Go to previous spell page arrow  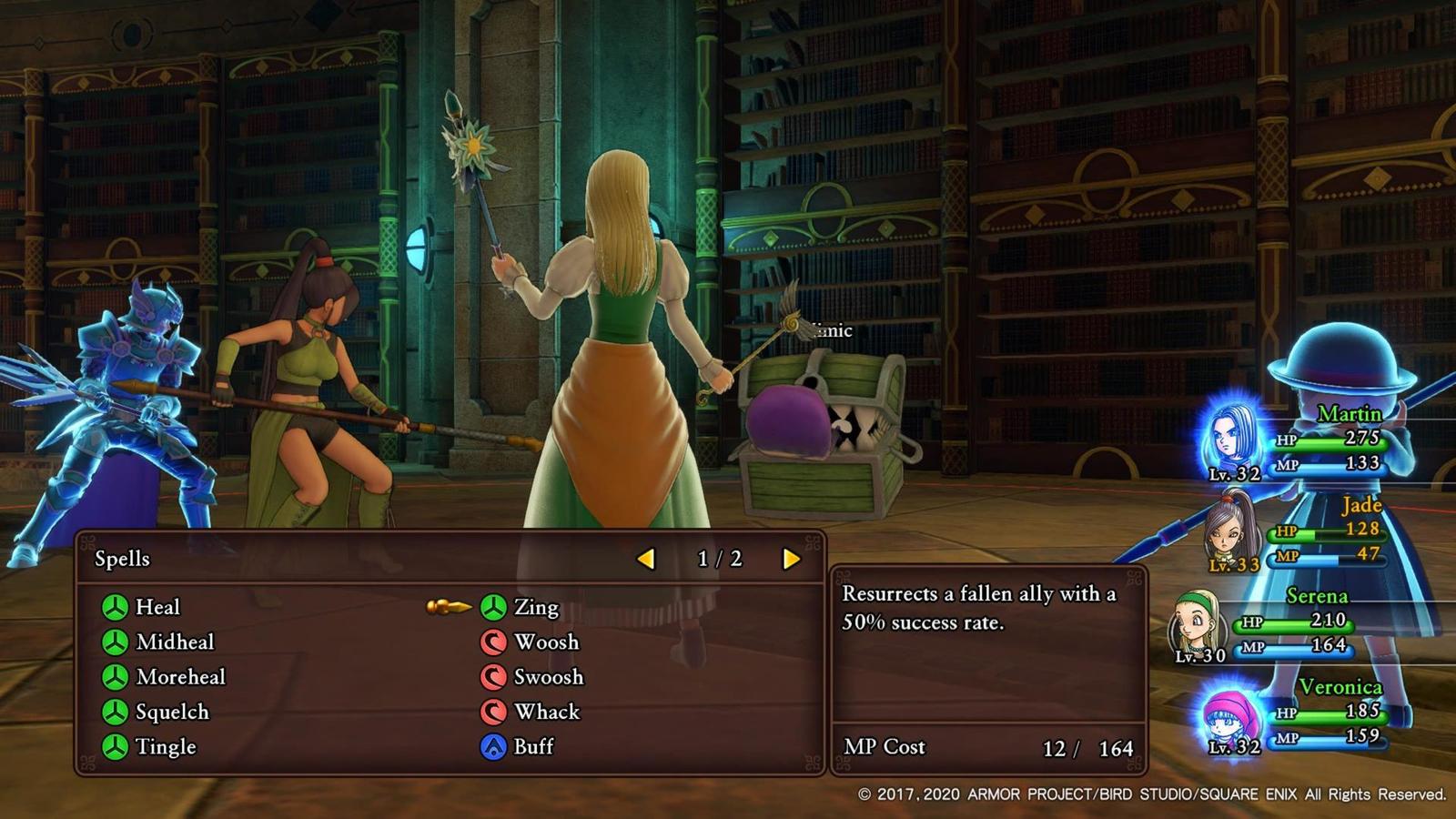(646, 559)
